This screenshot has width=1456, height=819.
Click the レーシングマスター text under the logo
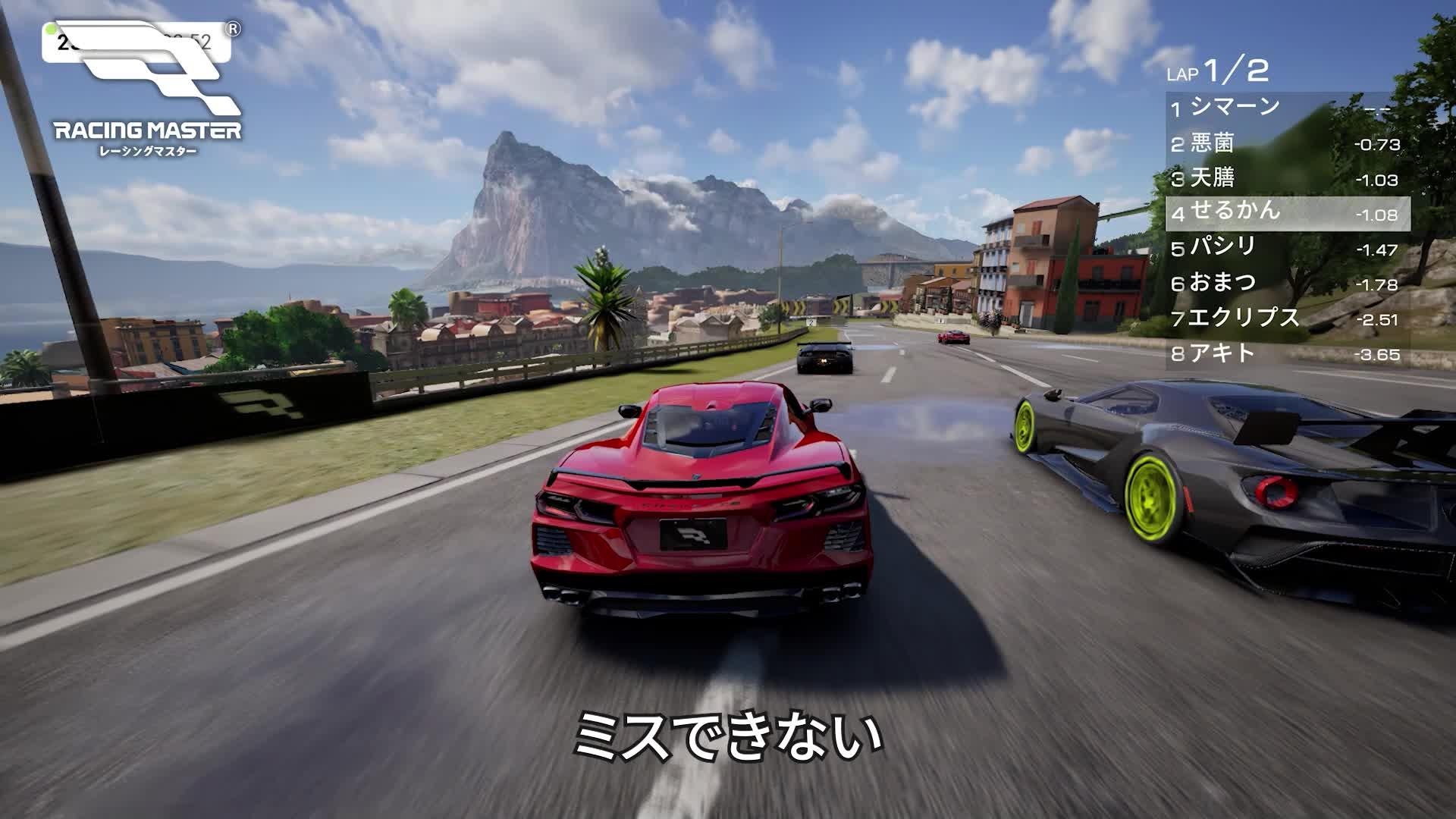[x=149, y=149]
